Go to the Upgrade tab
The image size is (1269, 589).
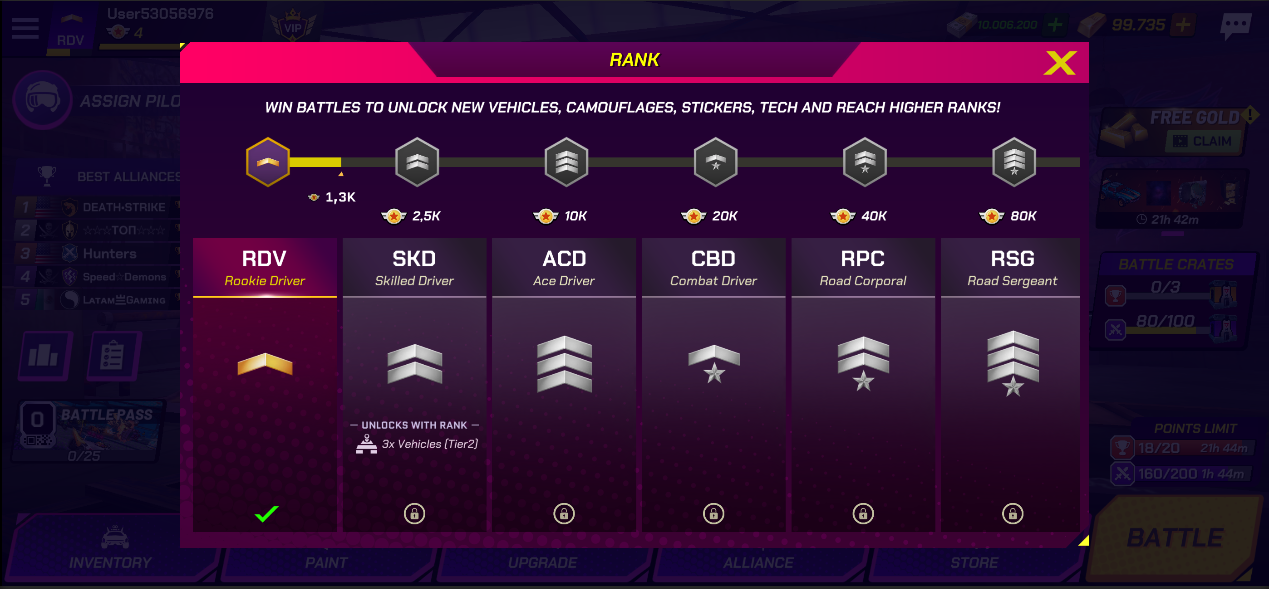point(542,562)
